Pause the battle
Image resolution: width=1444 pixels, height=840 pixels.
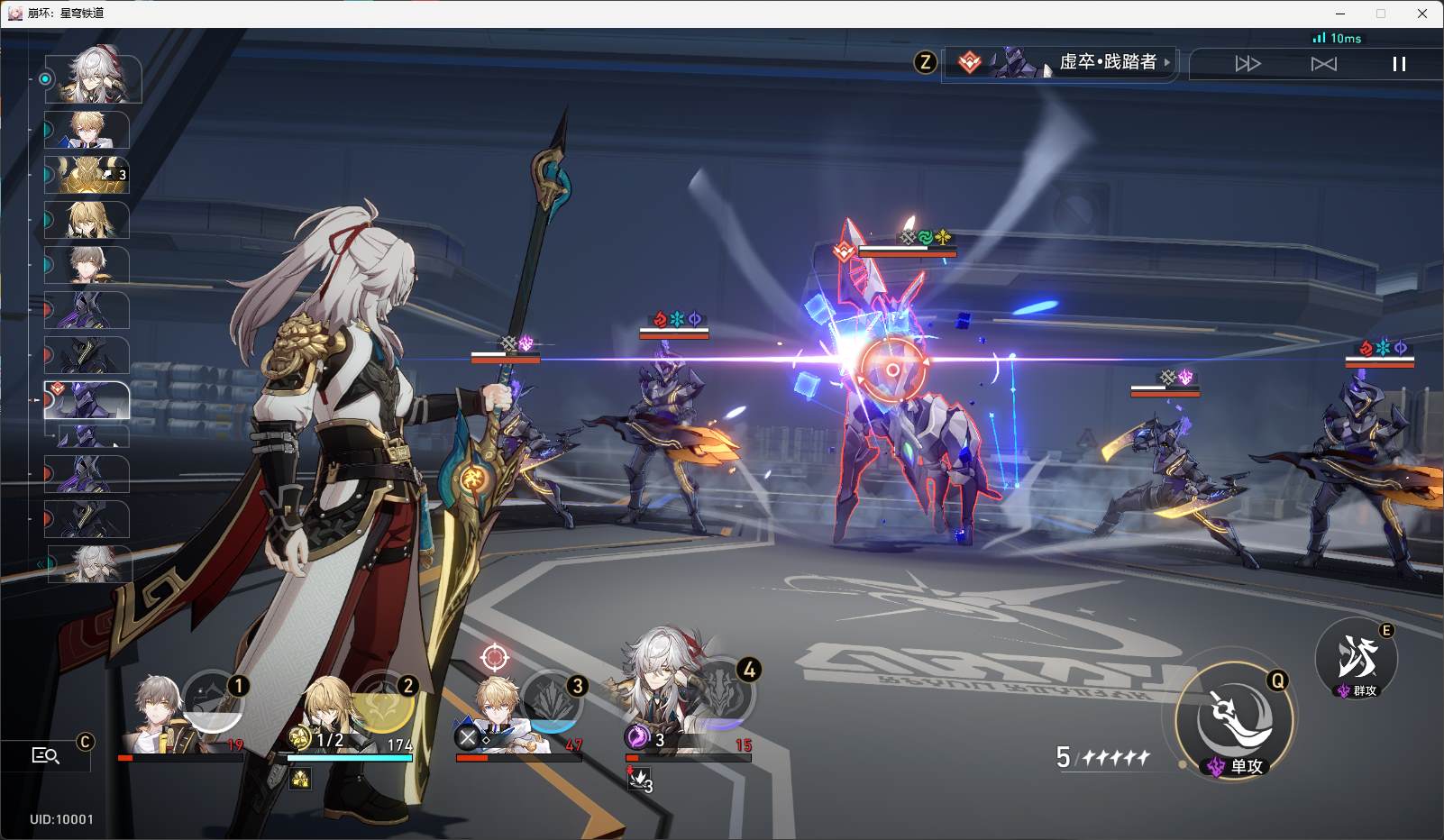click(1399, 64)
